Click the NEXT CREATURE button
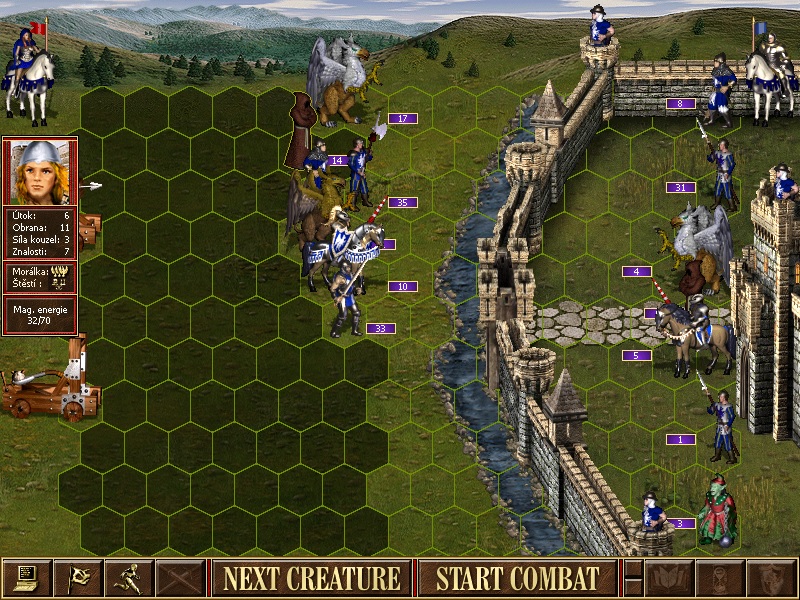 311,578
